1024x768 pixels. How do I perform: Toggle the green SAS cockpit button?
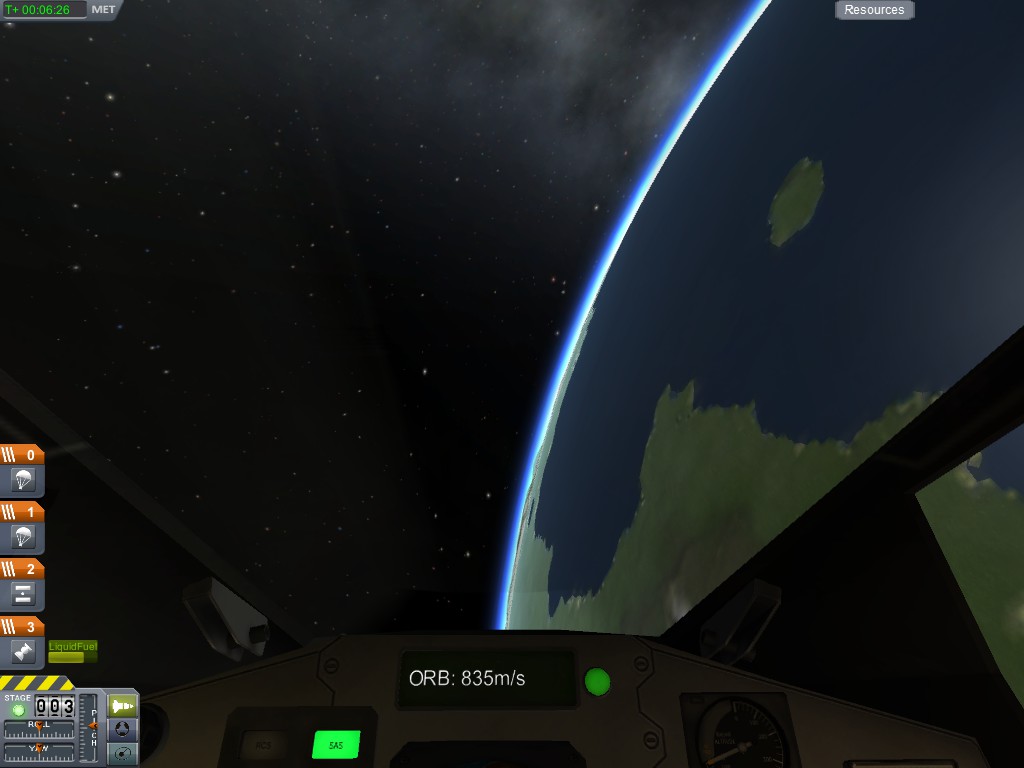[336, 745]
